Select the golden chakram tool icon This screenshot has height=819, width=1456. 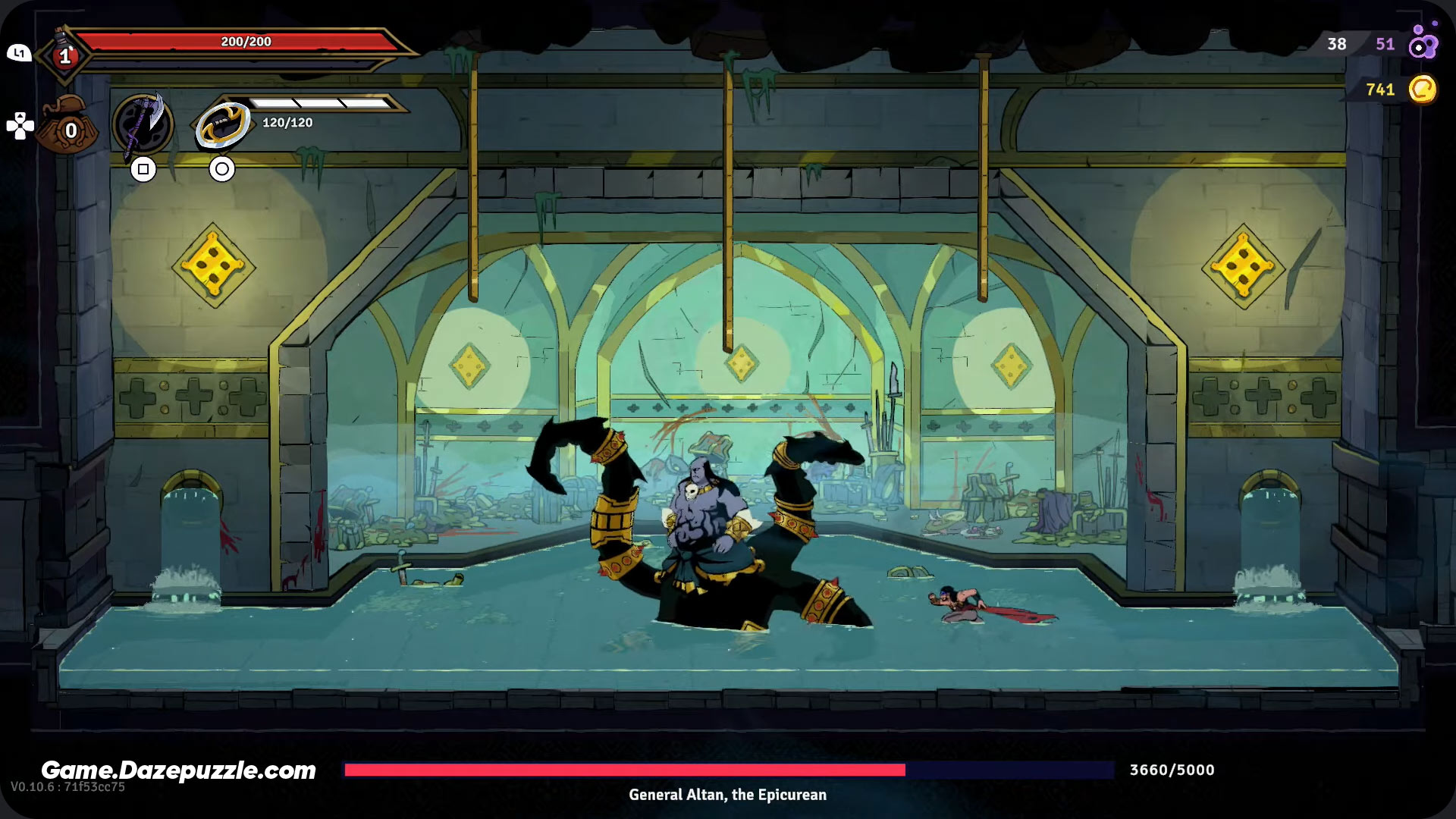[223, 124]
